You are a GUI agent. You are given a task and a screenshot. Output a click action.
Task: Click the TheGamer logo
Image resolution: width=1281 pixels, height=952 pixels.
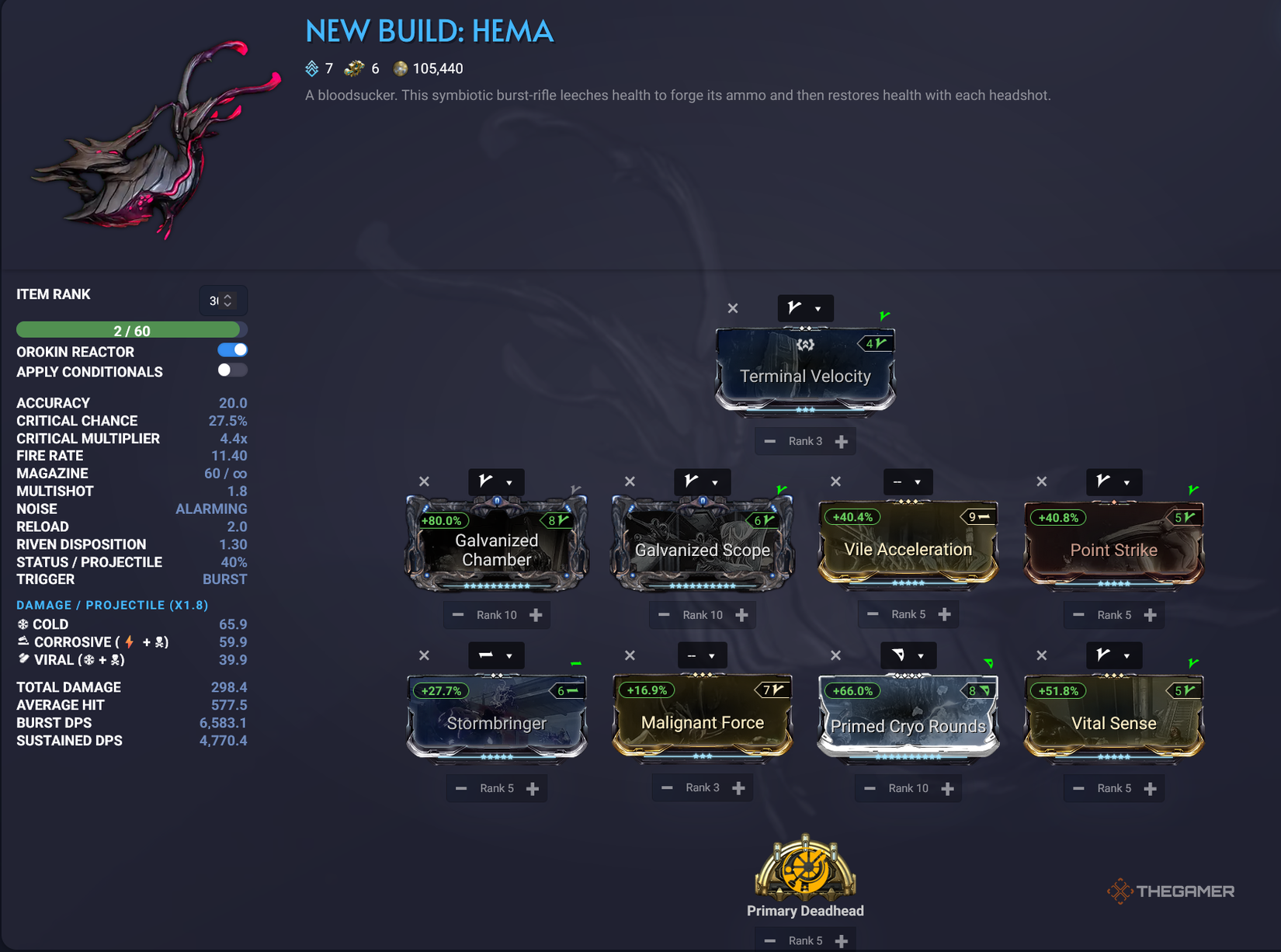coord(1171,891)
